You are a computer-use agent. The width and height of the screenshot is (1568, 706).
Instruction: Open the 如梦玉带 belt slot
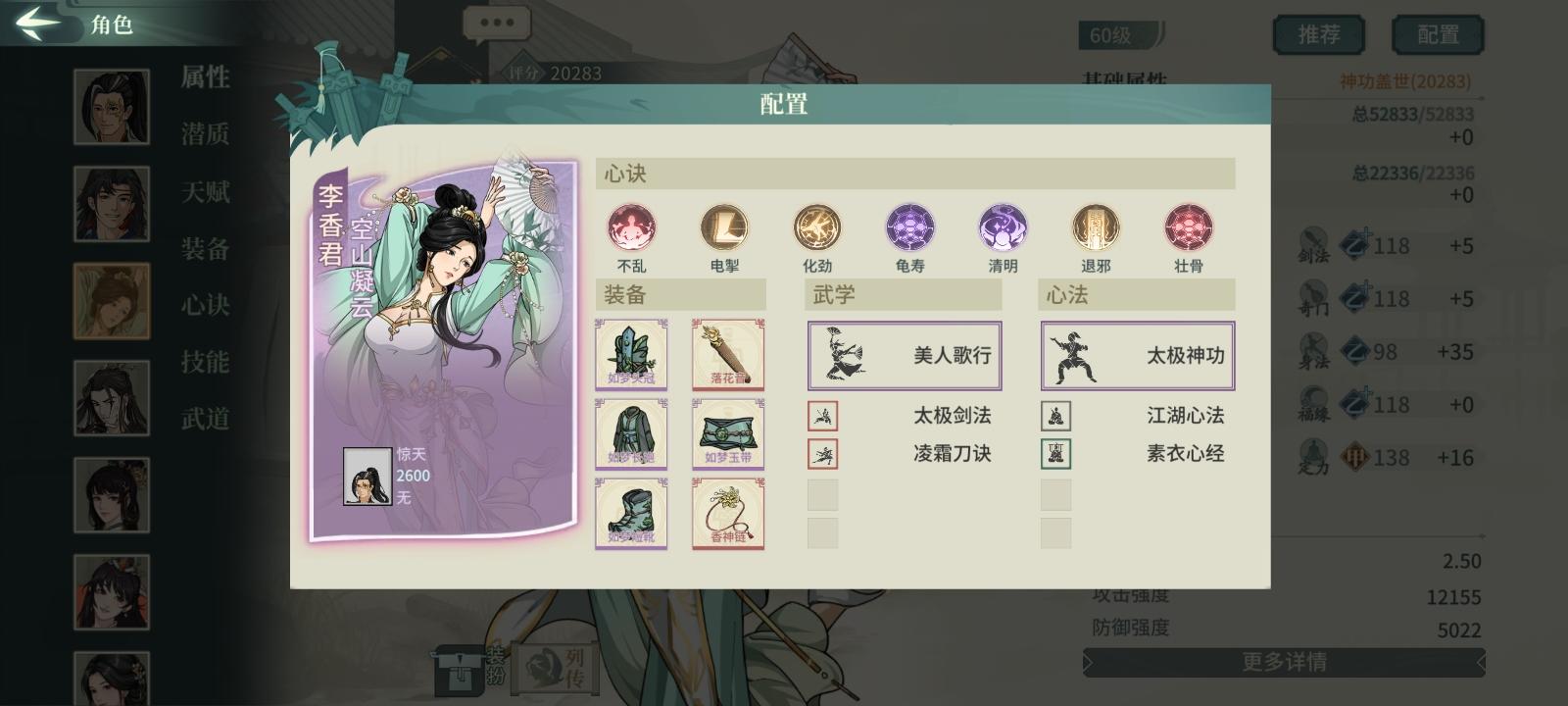[726, 433]
